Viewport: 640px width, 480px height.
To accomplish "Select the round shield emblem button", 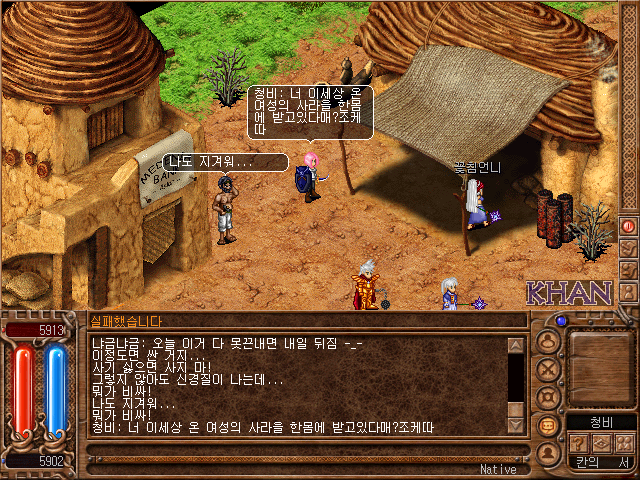I will click(547, 396).
